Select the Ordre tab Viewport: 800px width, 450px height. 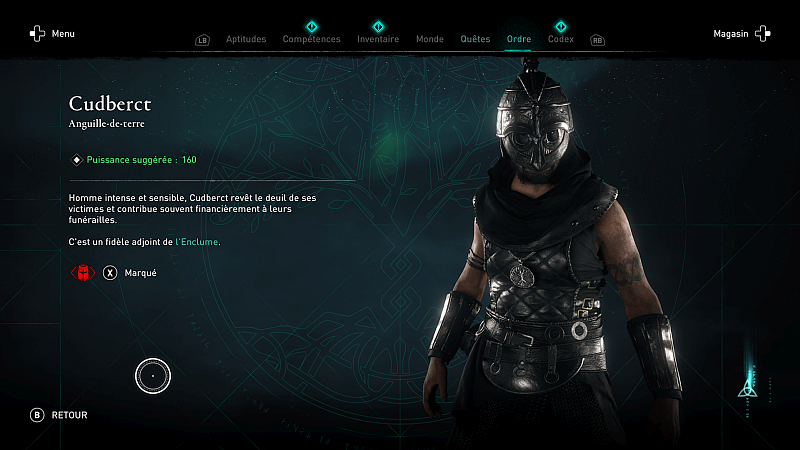(x=519, y=39)
